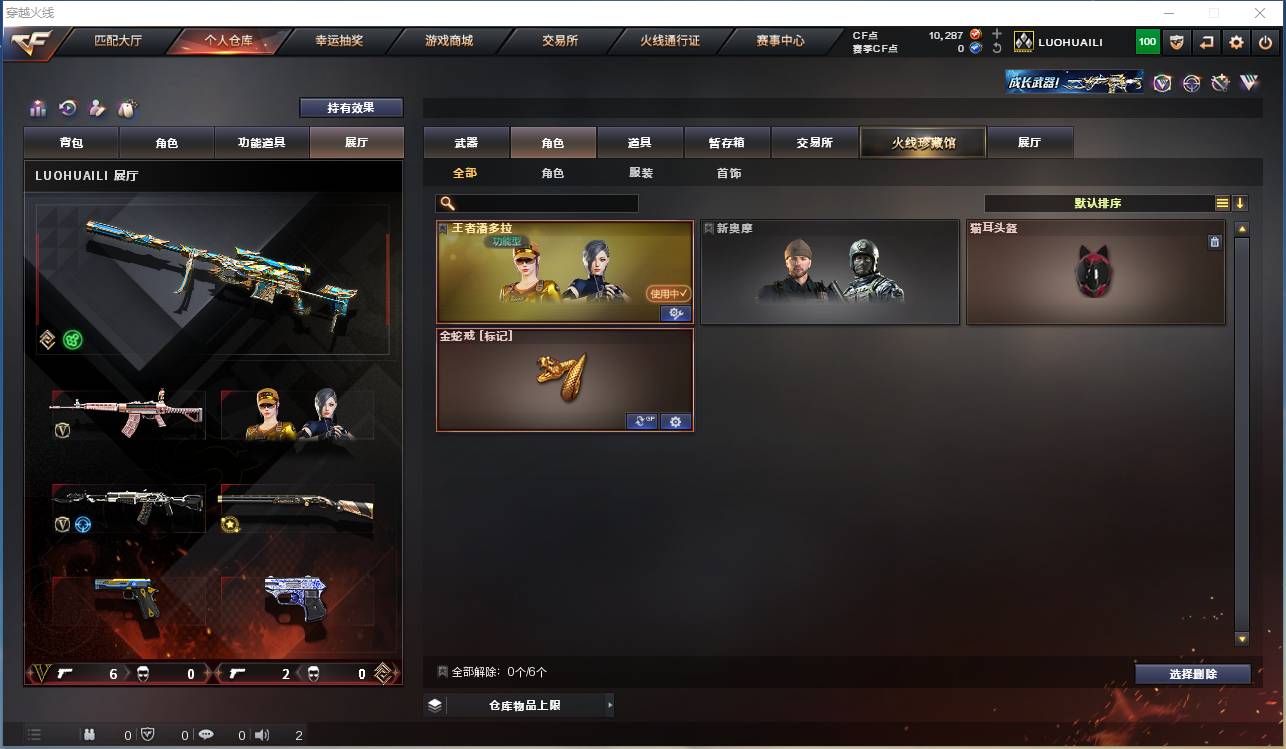The height and width of the screenshot is (749, 1286).
Task: Click the 选择删除 button
Action: (1192, 673)
